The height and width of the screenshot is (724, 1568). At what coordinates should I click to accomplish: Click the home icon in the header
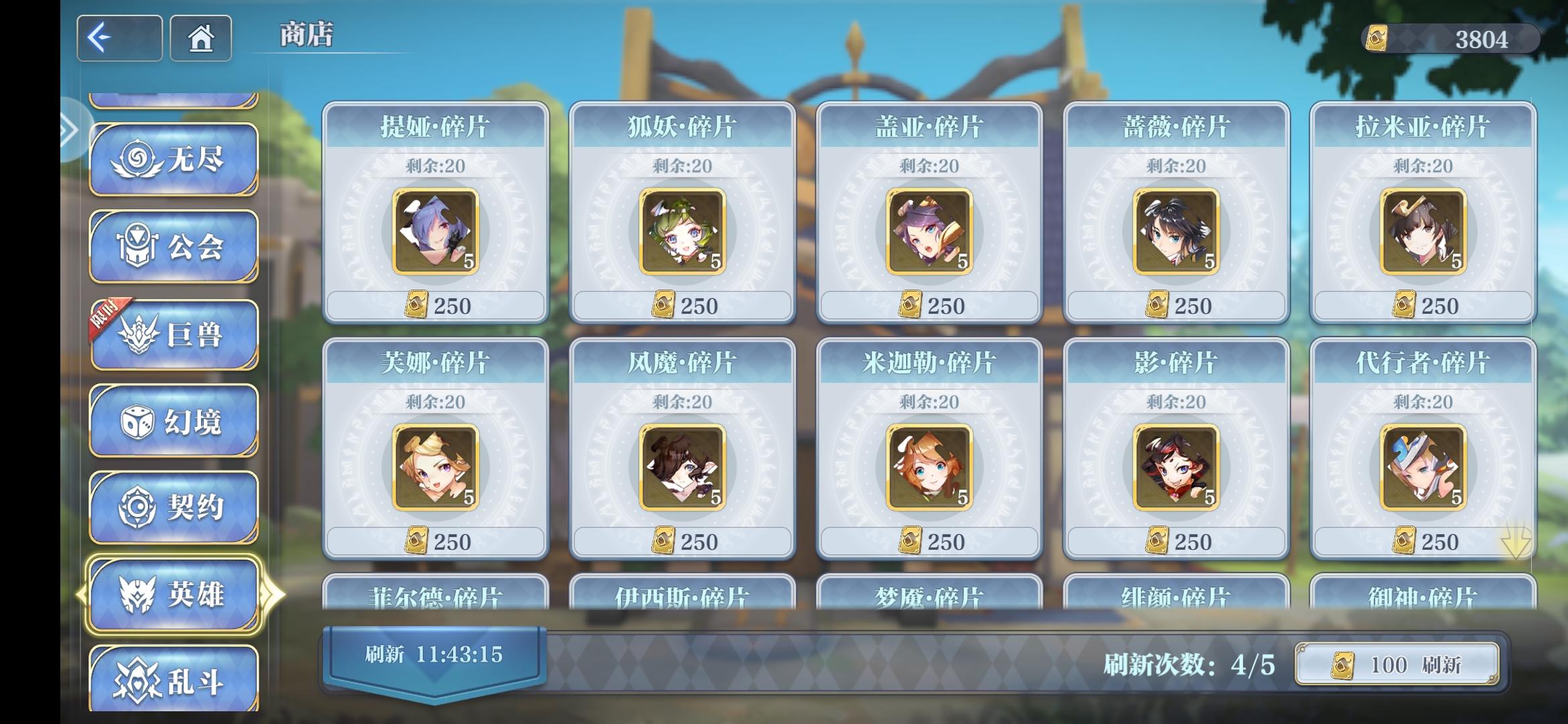point(200,38)
